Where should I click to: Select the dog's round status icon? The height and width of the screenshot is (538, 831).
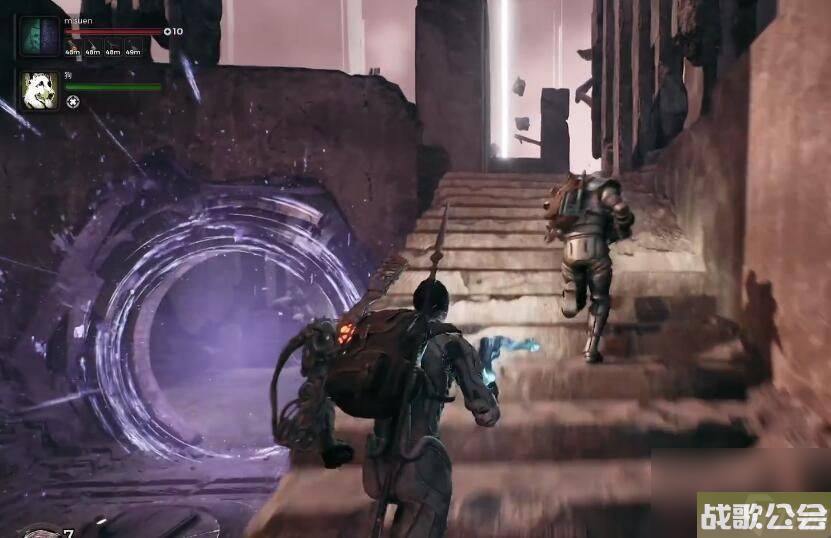point(72,101)
